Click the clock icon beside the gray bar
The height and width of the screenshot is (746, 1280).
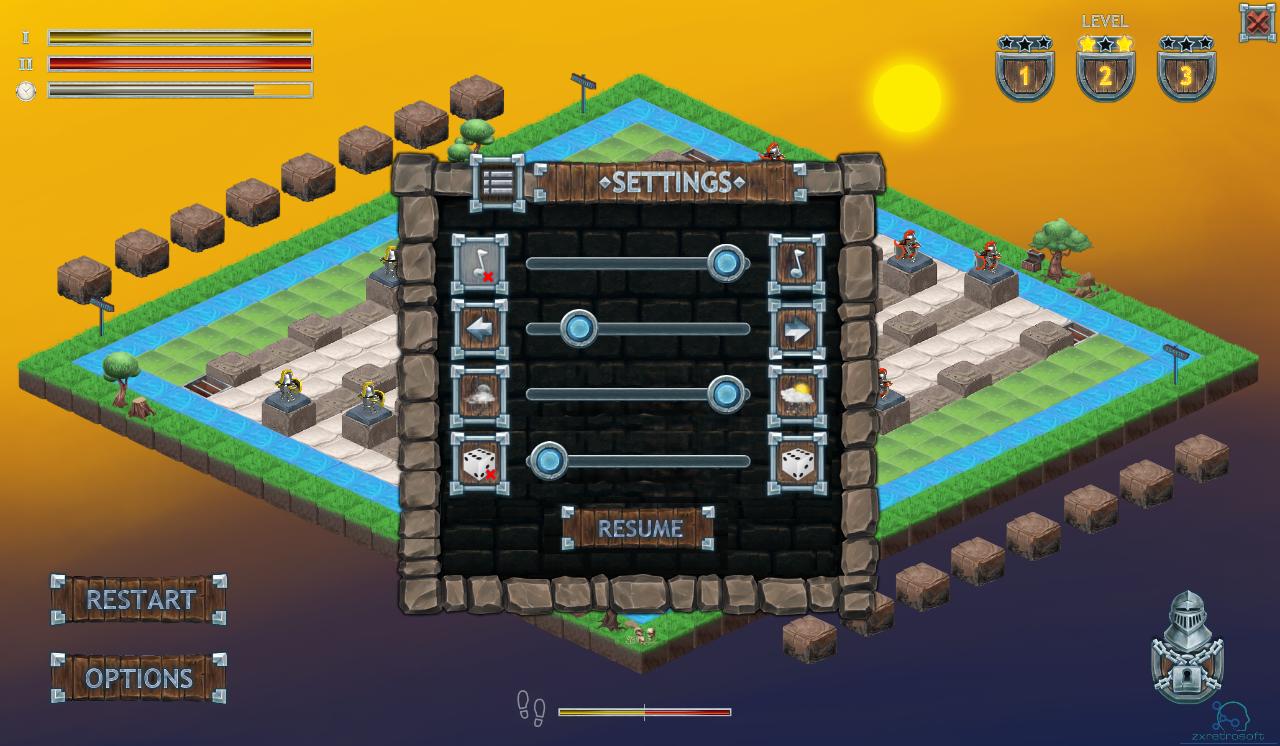(x=24, y=90)
